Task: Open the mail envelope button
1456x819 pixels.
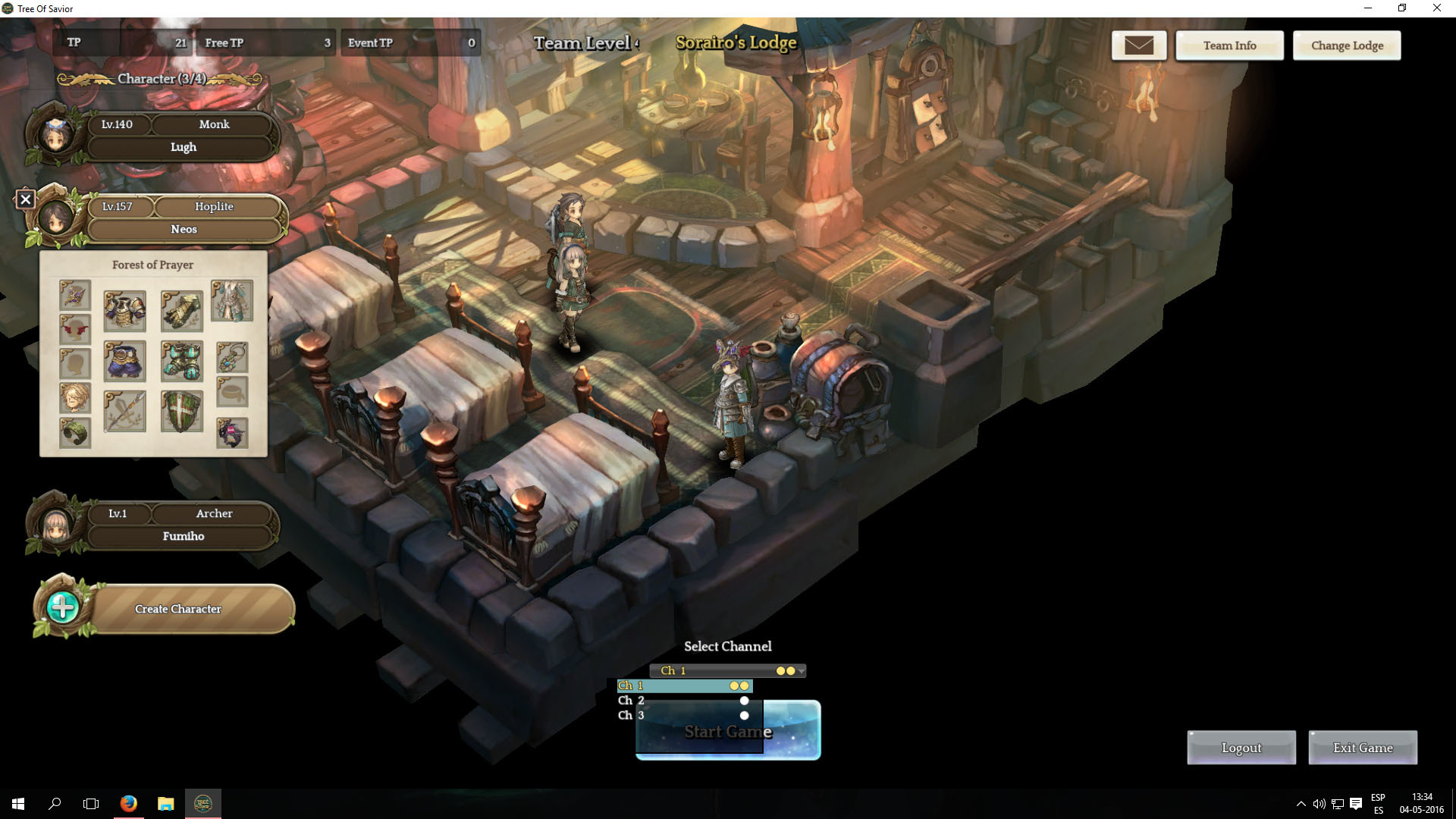Action: (x=1138, y=45)
